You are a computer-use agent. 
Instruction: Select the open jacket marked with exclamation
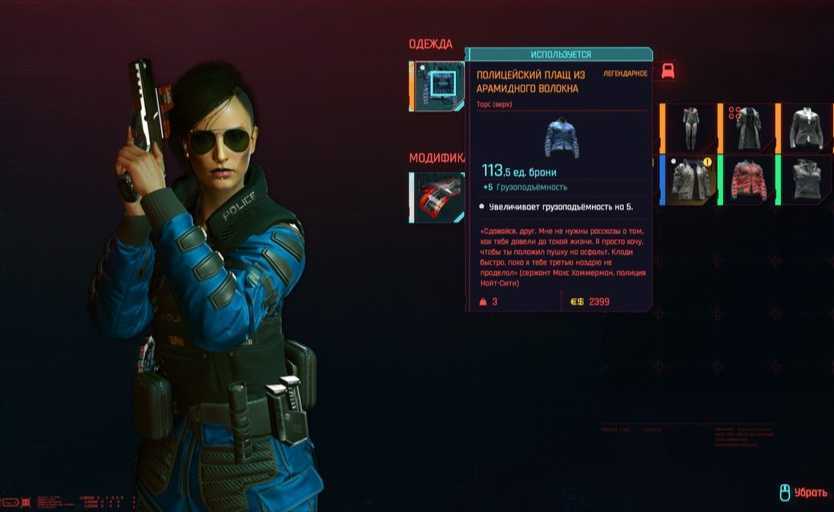point(690,180)
